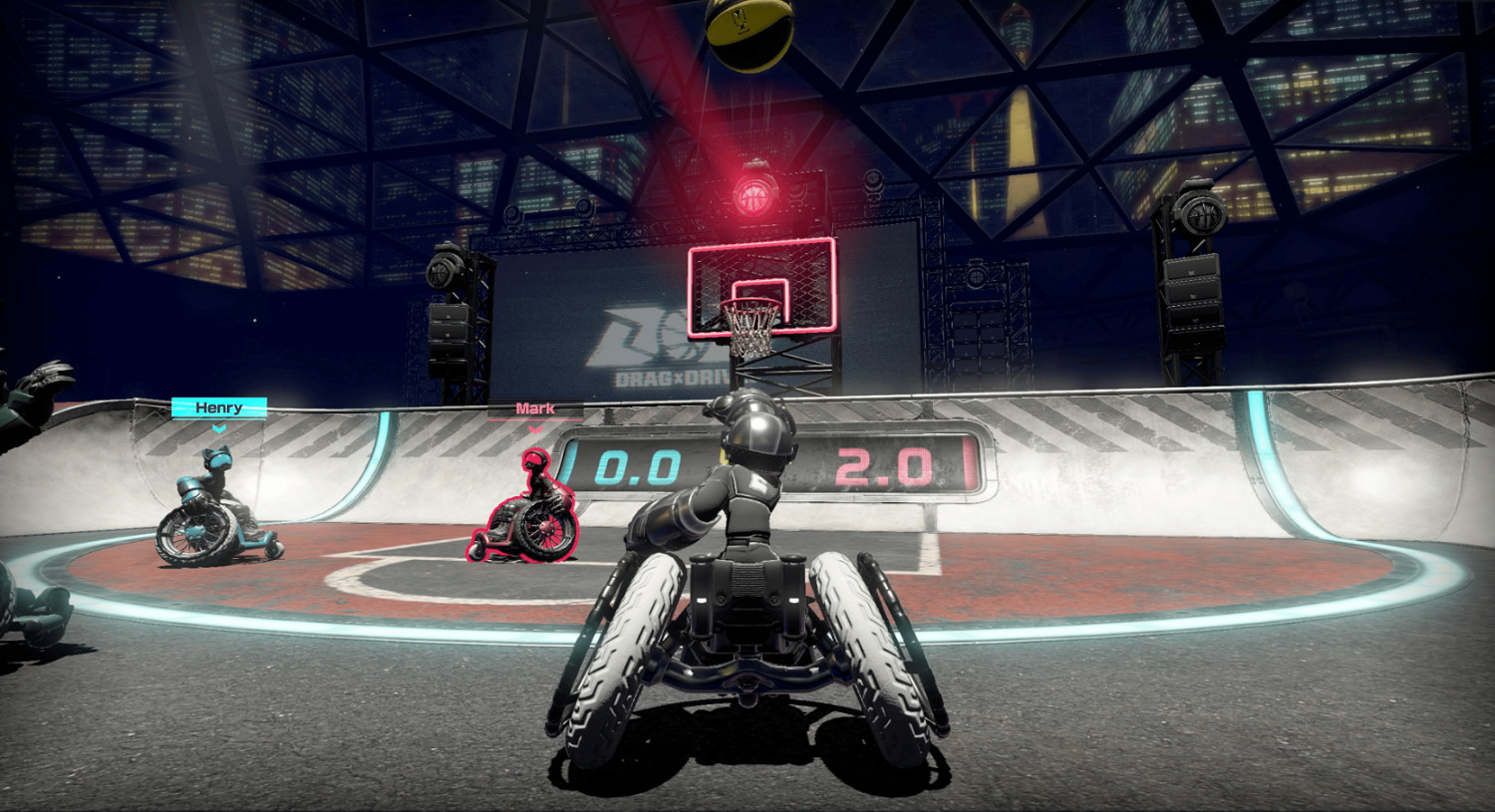Viewport: 1495px width, 812px height.
Task: Select the Henry name tab
Action: coord(218,407)
